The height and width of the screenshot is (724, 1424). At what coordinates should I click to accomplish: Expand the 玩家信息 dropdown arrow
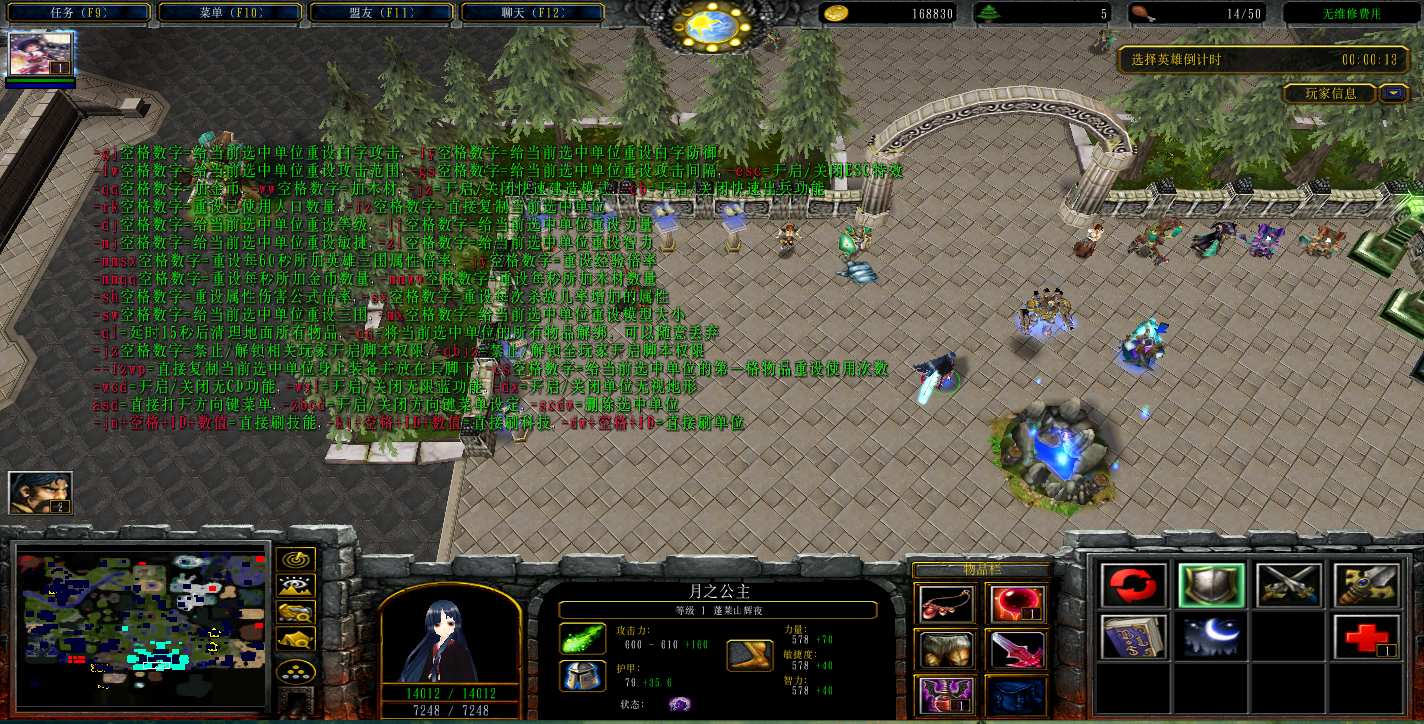pos(1394,93)
